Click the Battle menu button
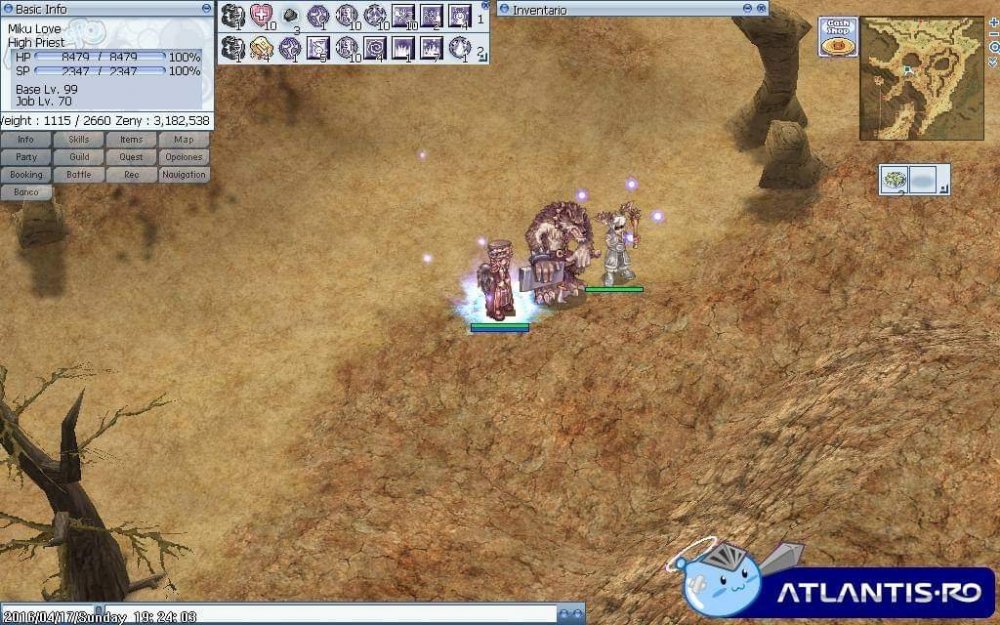The image size is (1000, 625). [x=79, y=174]
